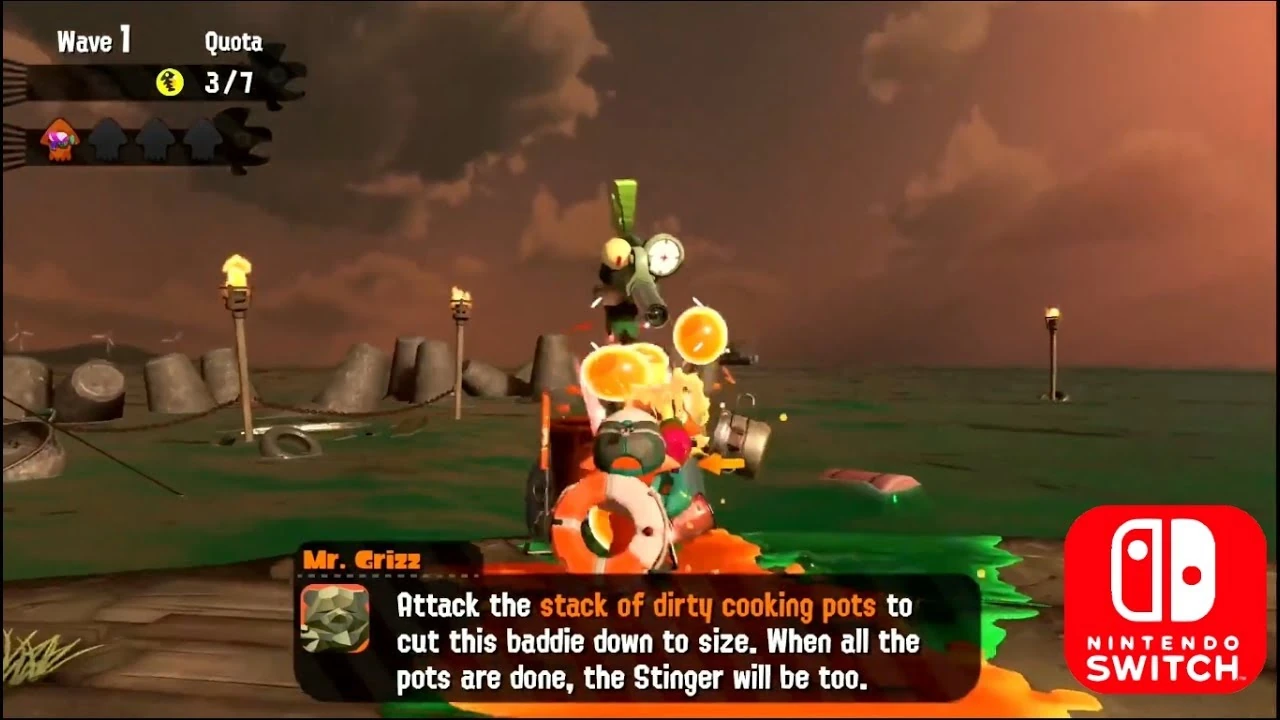Toggle the player lives squid bar
Viewport: 1280px width, 720px height.
tap(128, 138)
